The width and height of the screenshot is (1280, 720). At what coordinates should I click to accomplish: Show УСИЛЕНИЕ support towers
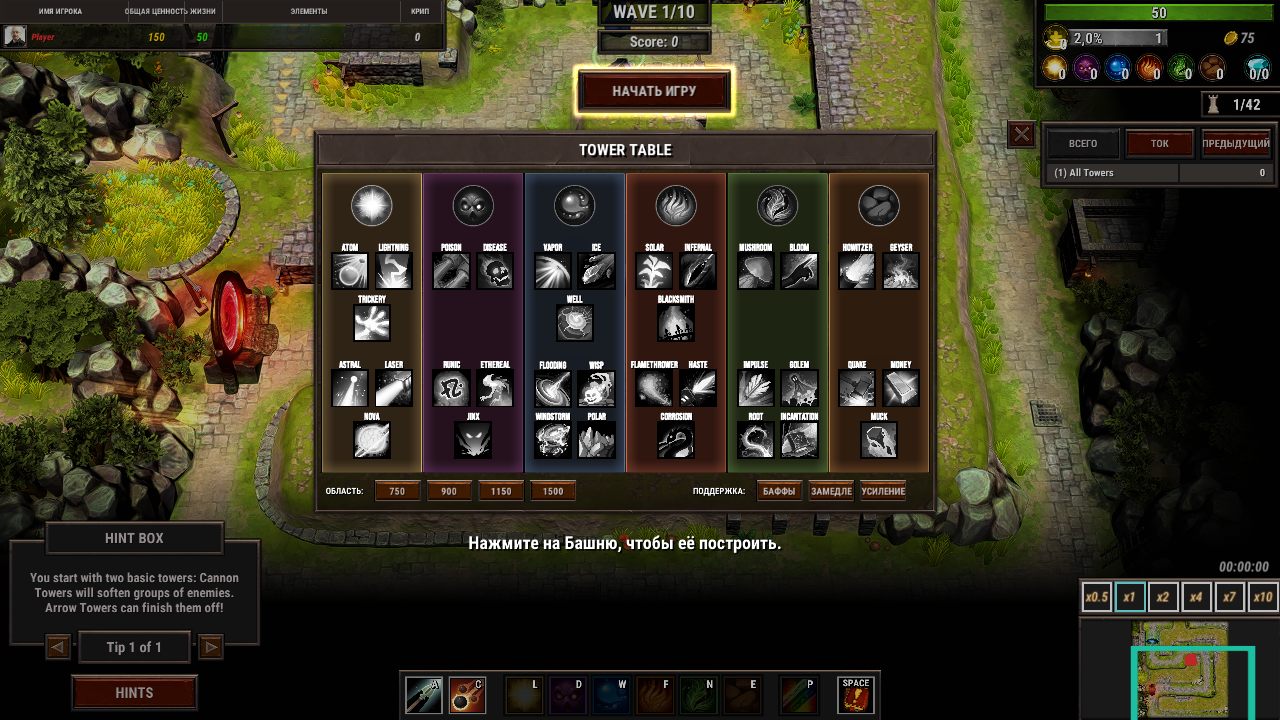click(883, 491)
